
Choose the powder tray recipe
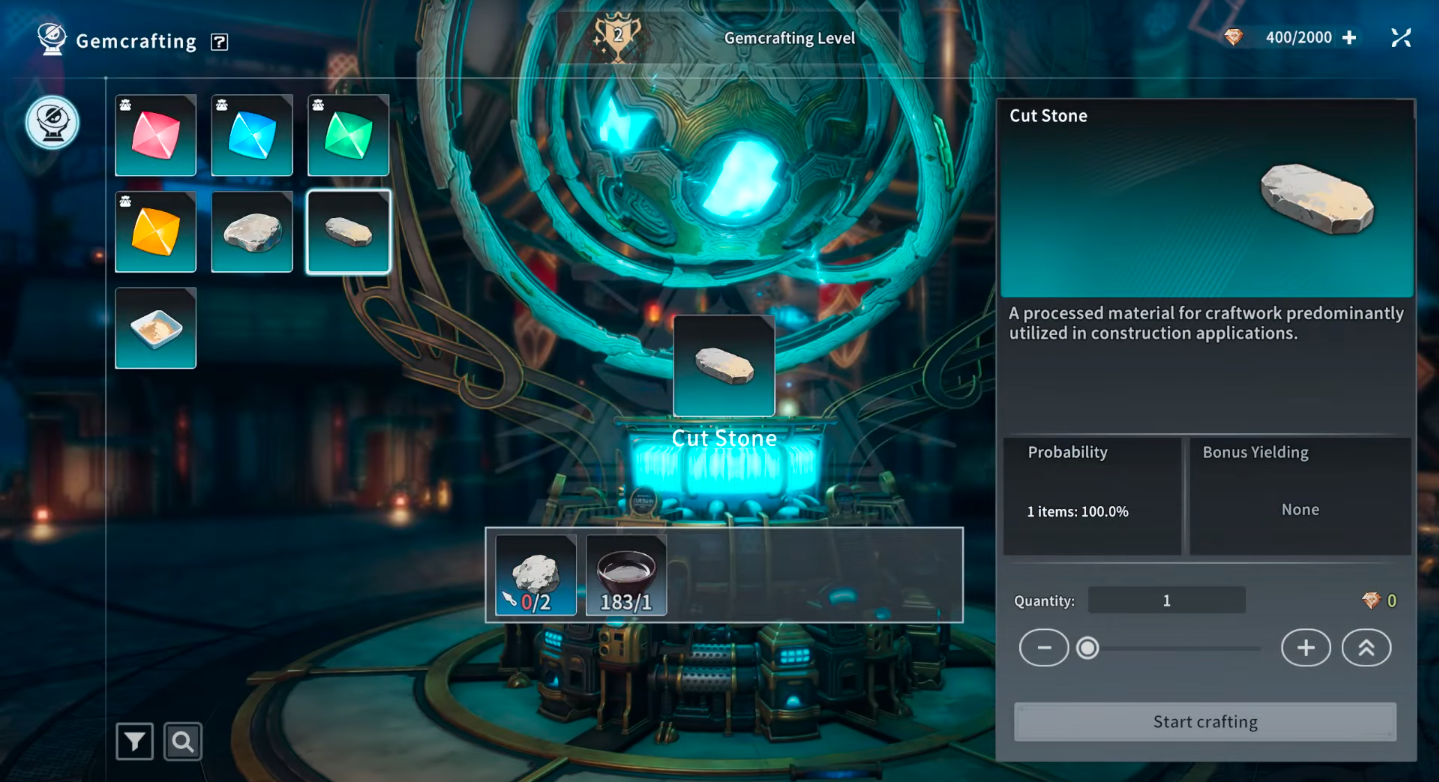click(155, 328)
